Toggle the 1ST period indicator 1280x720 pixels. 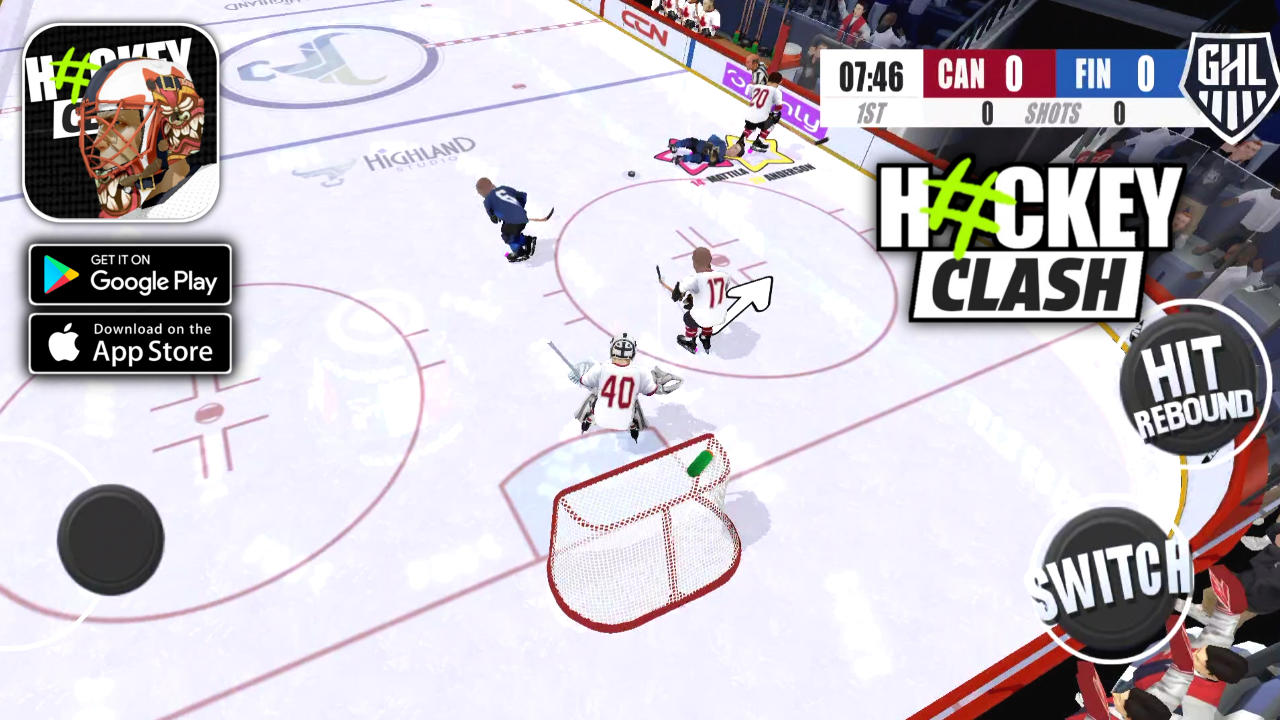[x=872, y=114]
